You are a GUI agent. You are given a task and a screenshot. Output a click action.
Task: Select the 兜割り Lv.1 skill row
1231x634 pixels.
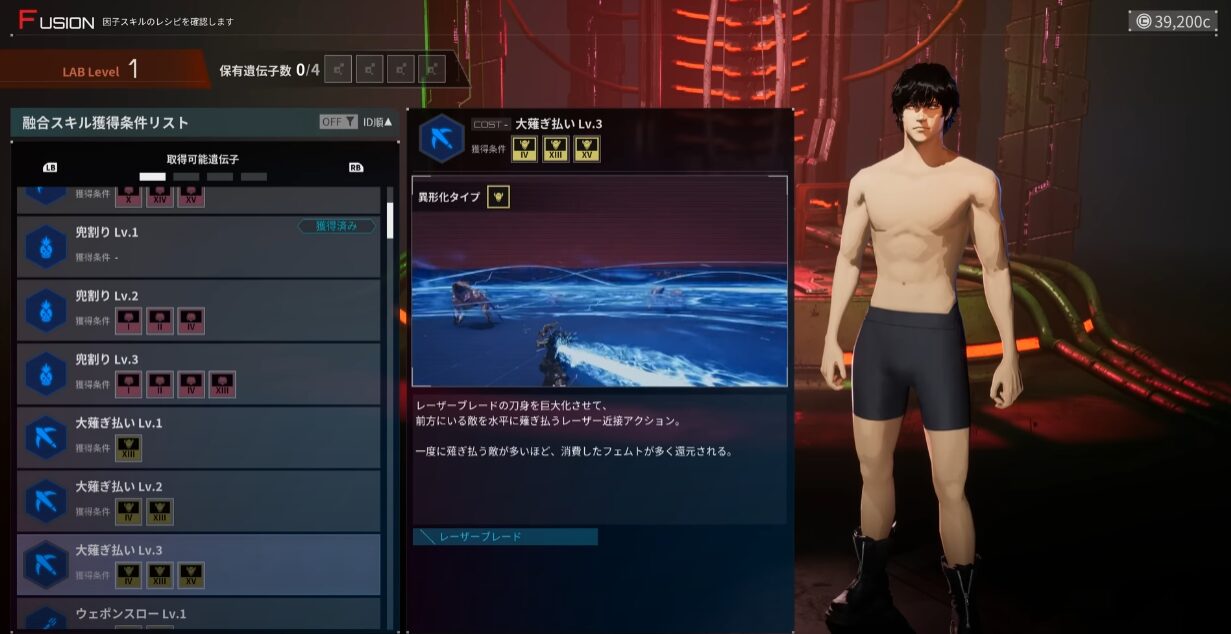pos(198,246)
